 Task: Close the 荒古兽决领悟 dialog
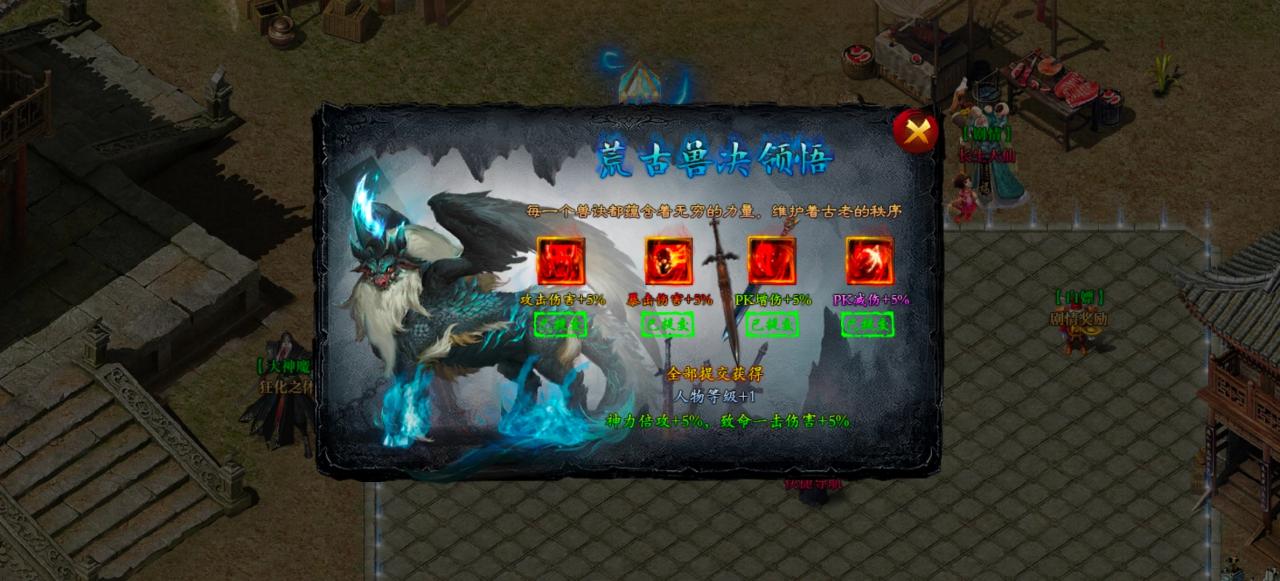coord(915,131)
